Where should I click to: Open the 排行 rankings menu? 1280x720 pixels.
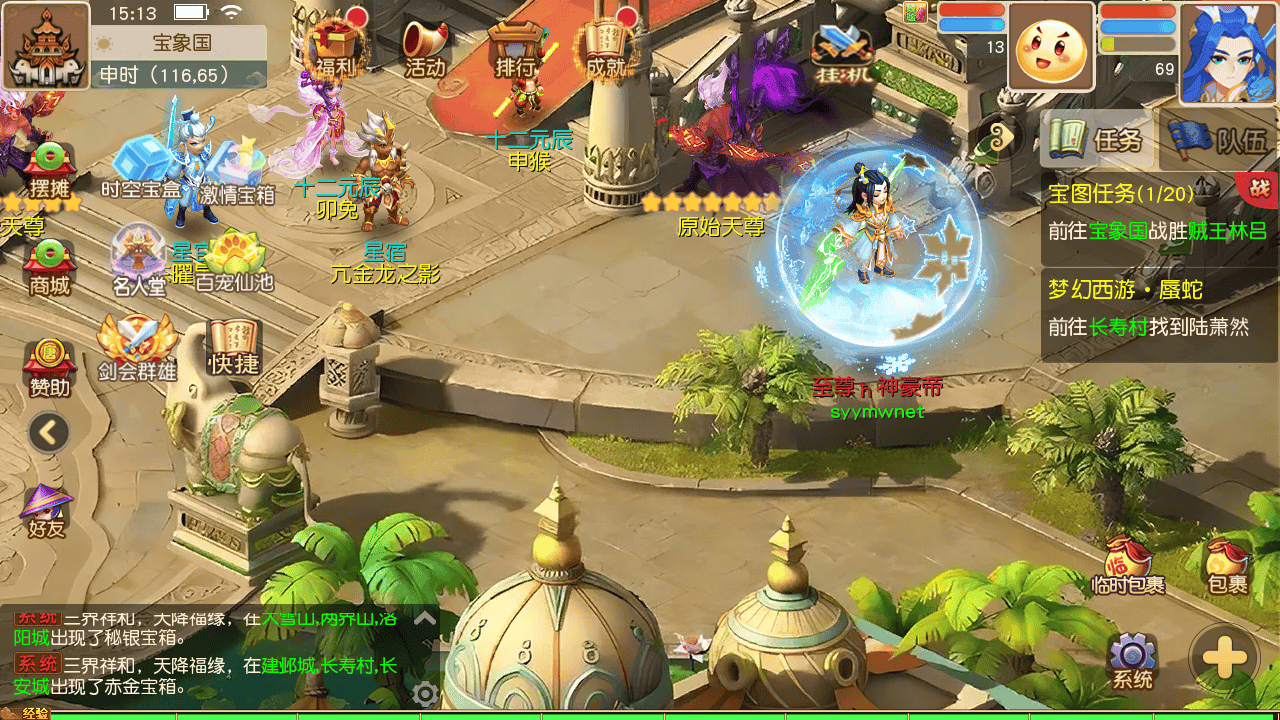click(x=514, y=48)
